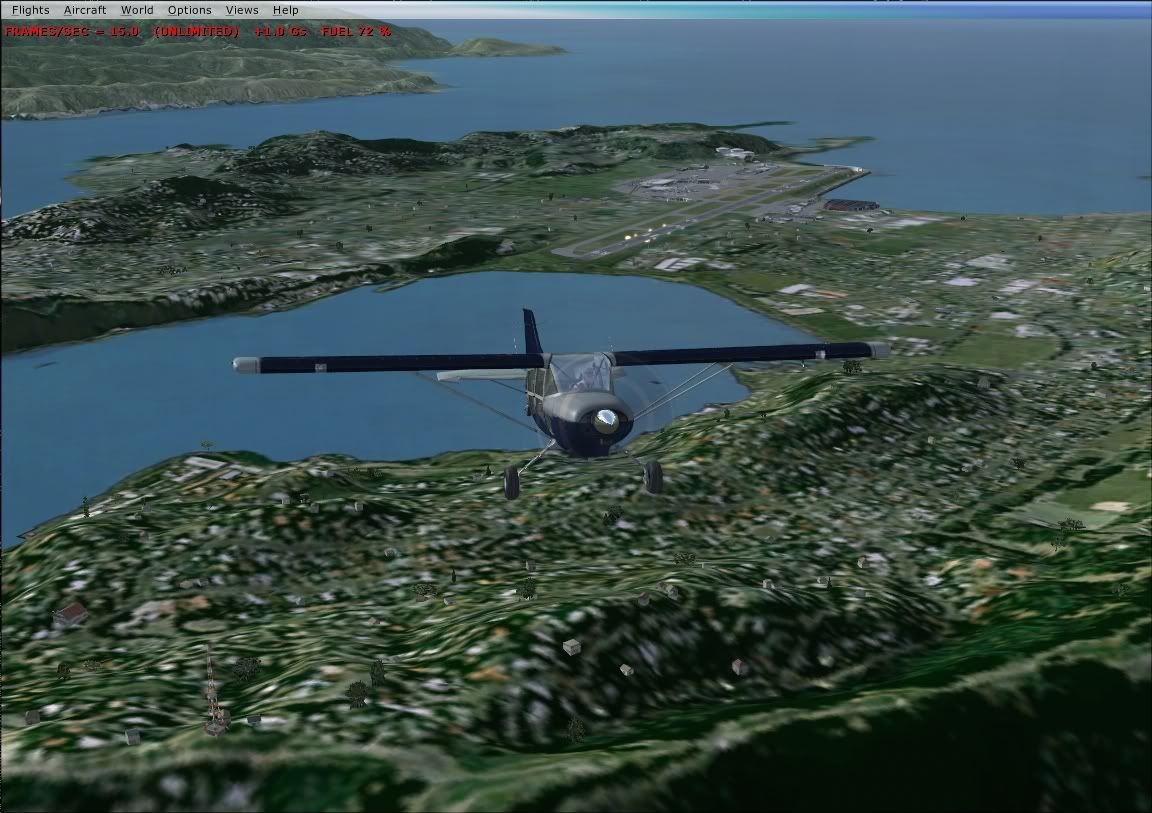Click the World menu
The width and height of the screenshot is (1152, 813).
click(x=137, y=10)
